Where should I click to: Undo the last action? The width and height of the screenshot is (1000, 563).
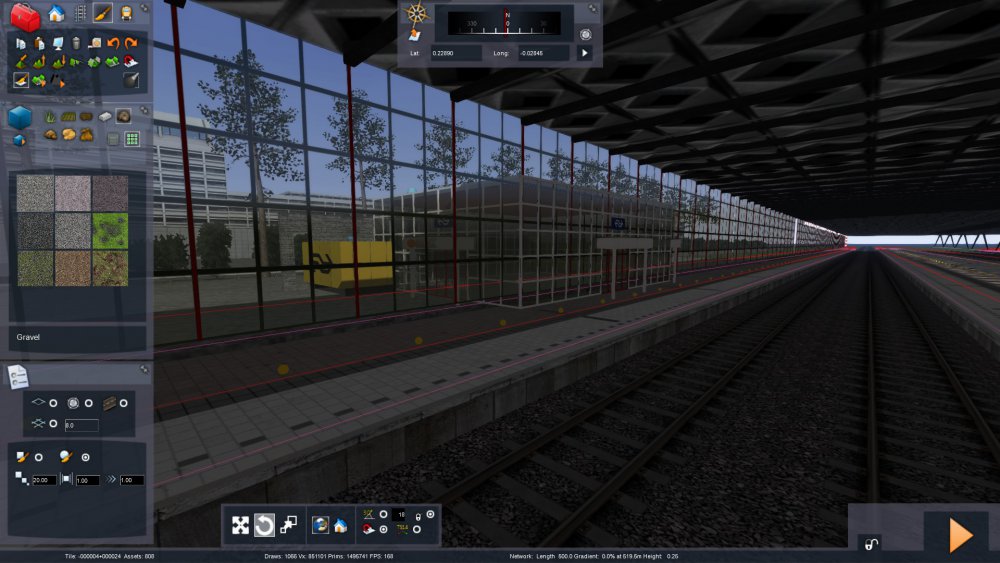tap(112, 43)
